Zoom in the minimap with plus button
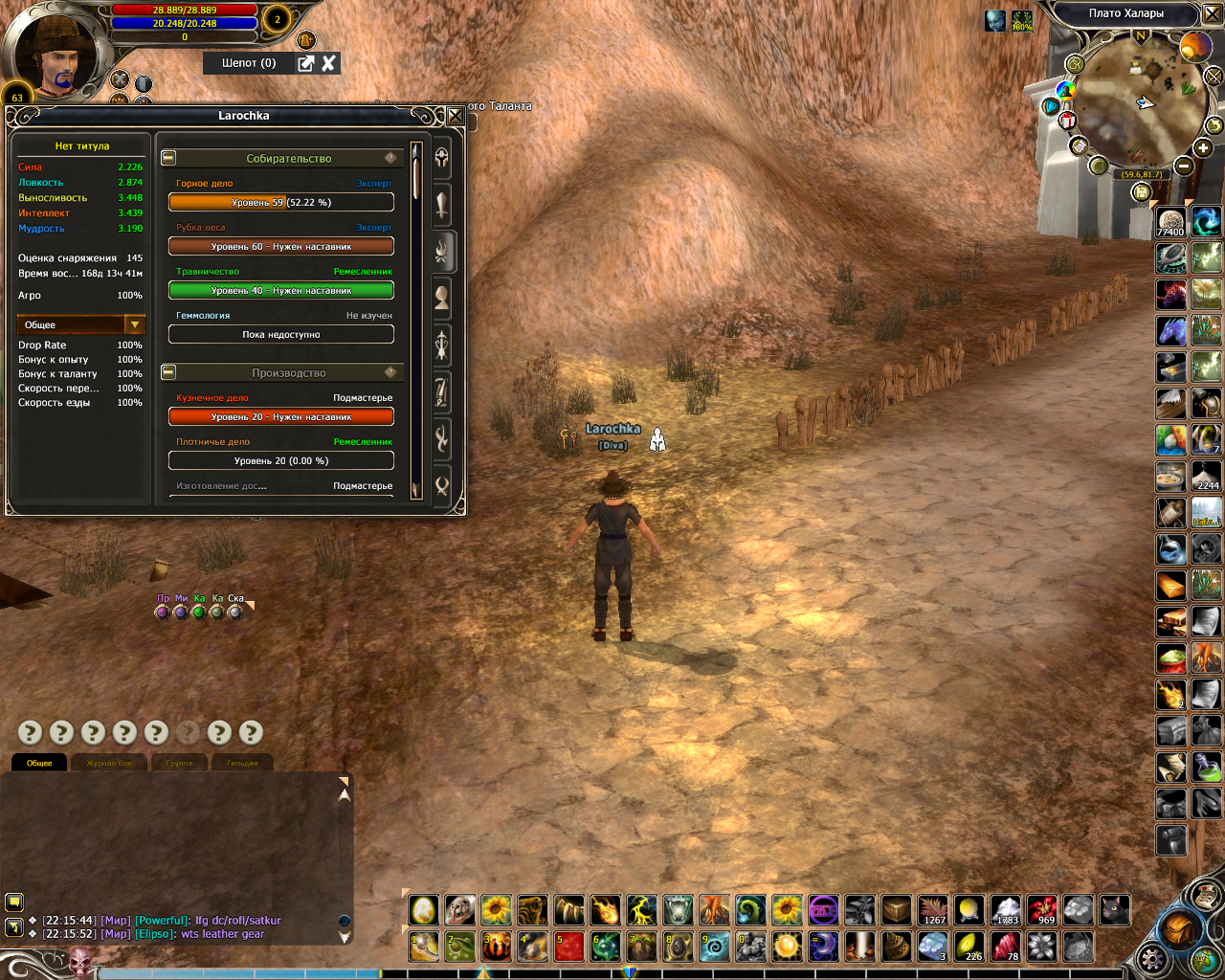Viewport: 1225px width, 980px height. 1203,148
